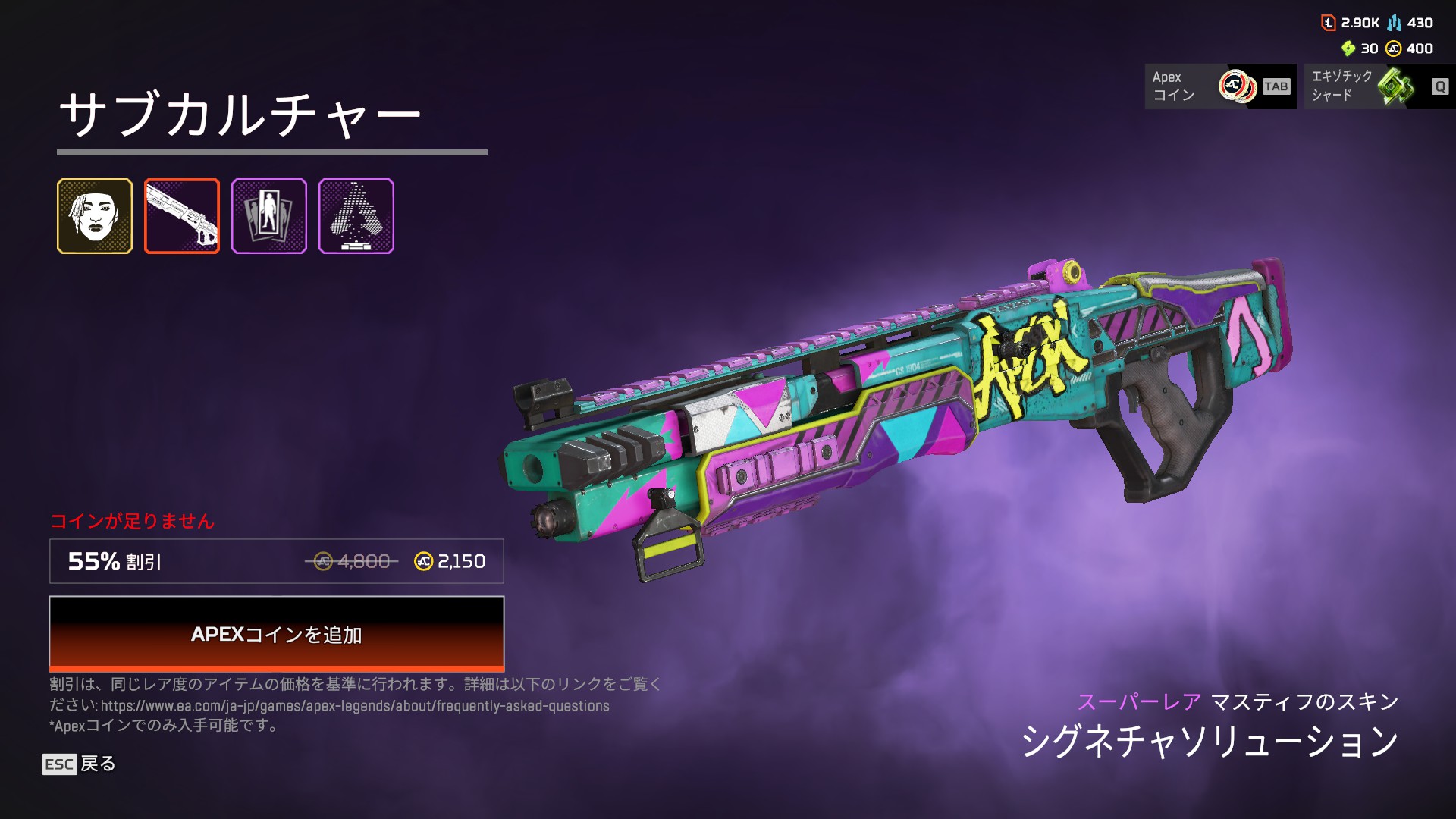1456x819 pixels.
Task: Pick the holographic Apex logo item thumbnail
Action: click(x=356, y=216)
